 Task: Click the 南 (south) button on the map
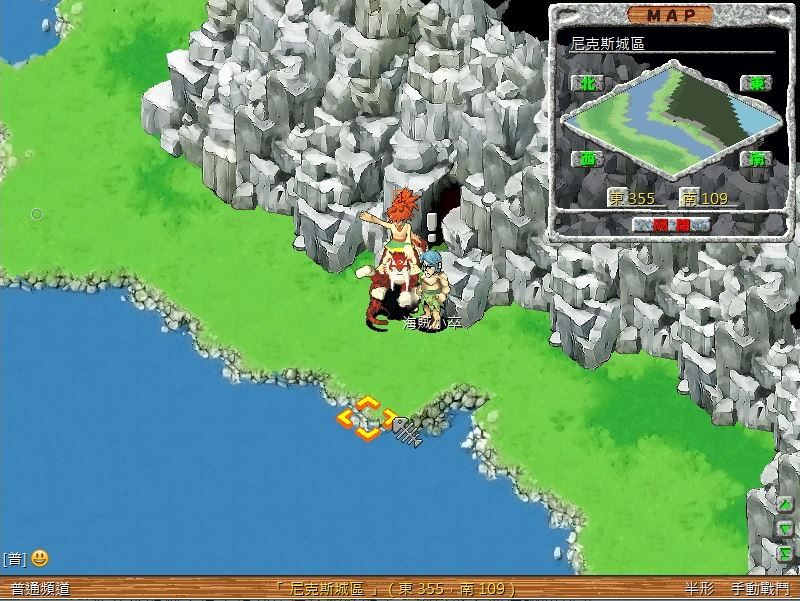755,159
